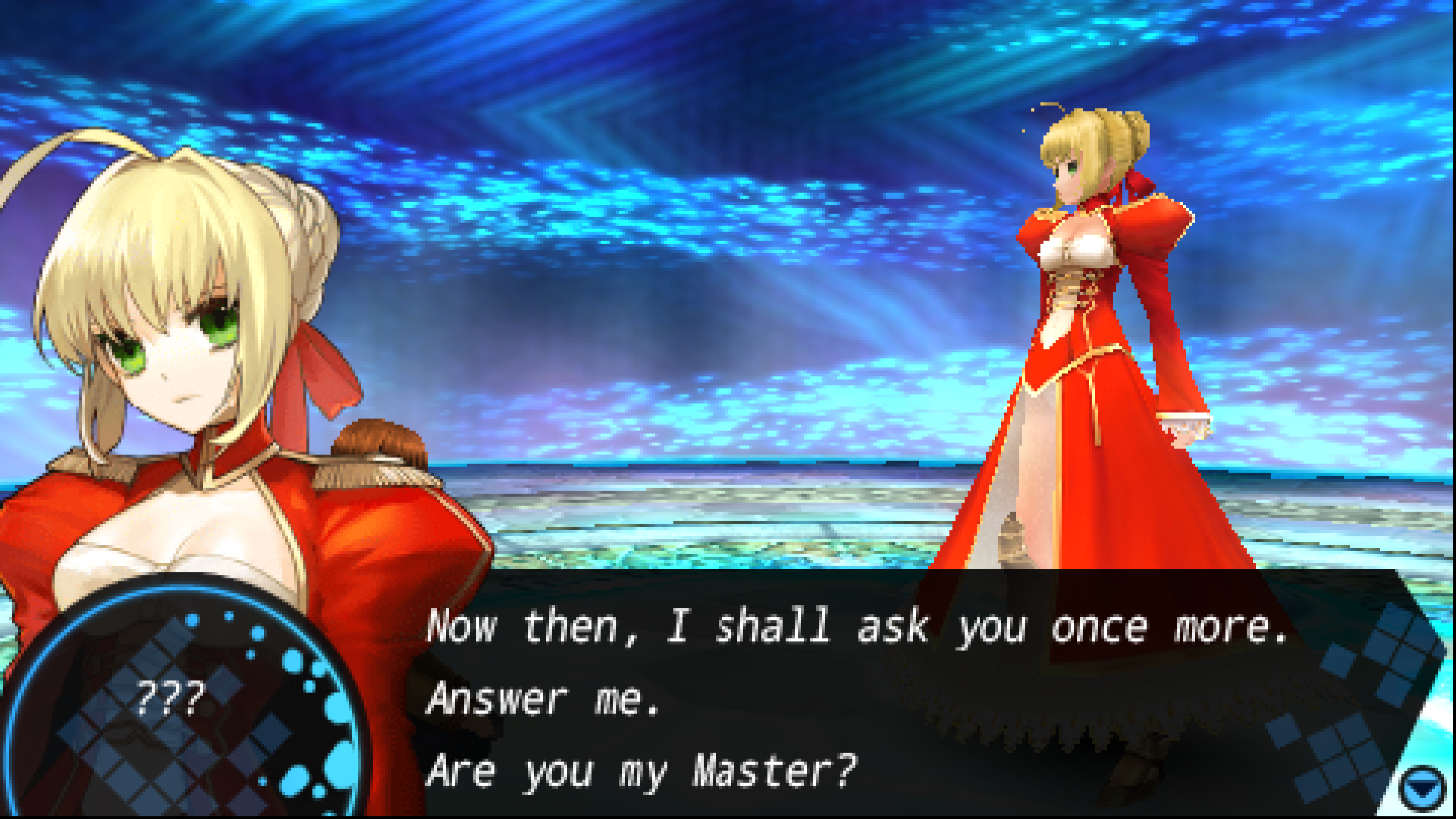
Task: Advance dialogue with the blue down-arrow button
Action: tap(1425, 789)
